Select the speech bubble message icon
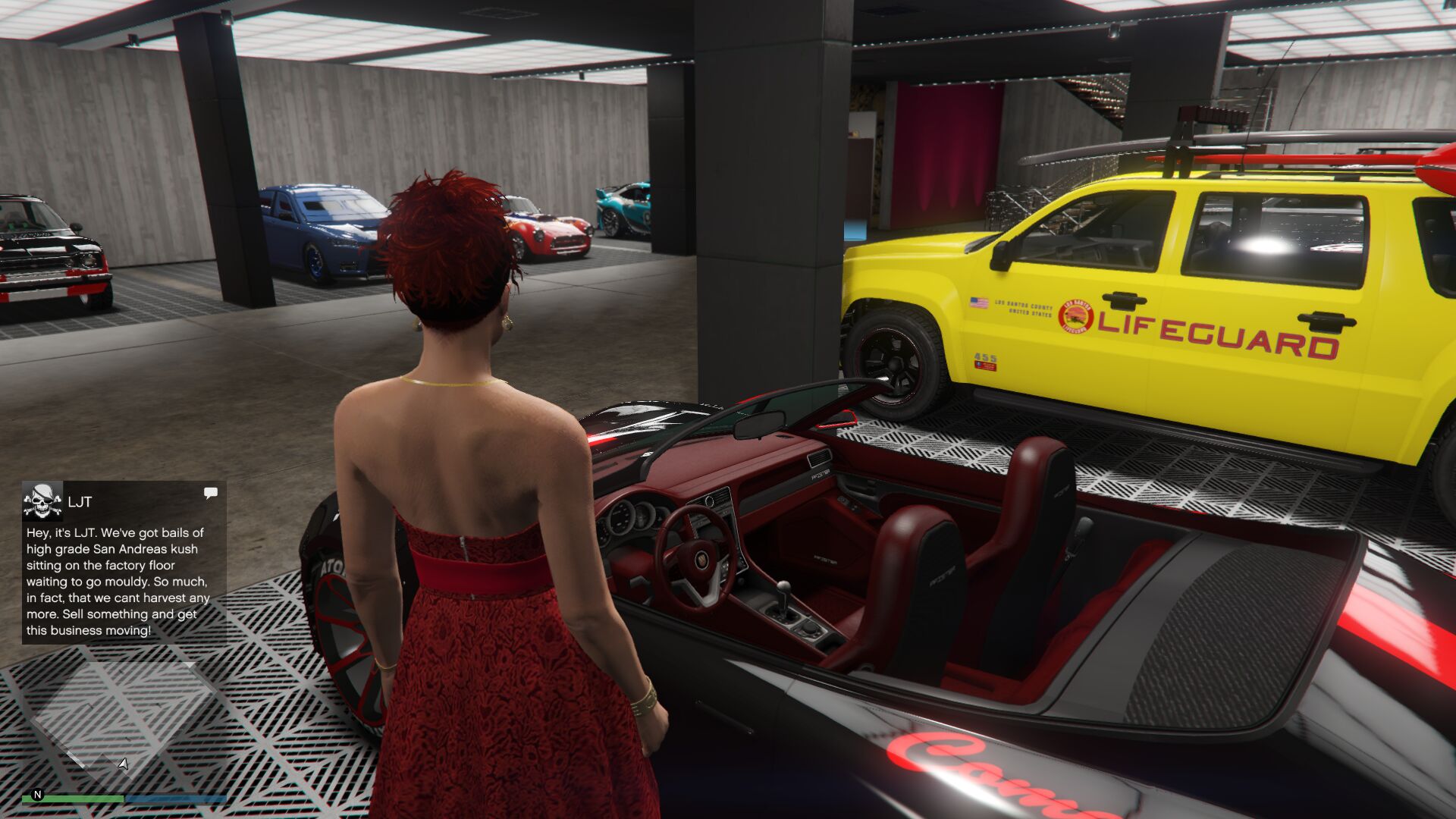The width and height of the screenshot is (1456, 819). 211,494
